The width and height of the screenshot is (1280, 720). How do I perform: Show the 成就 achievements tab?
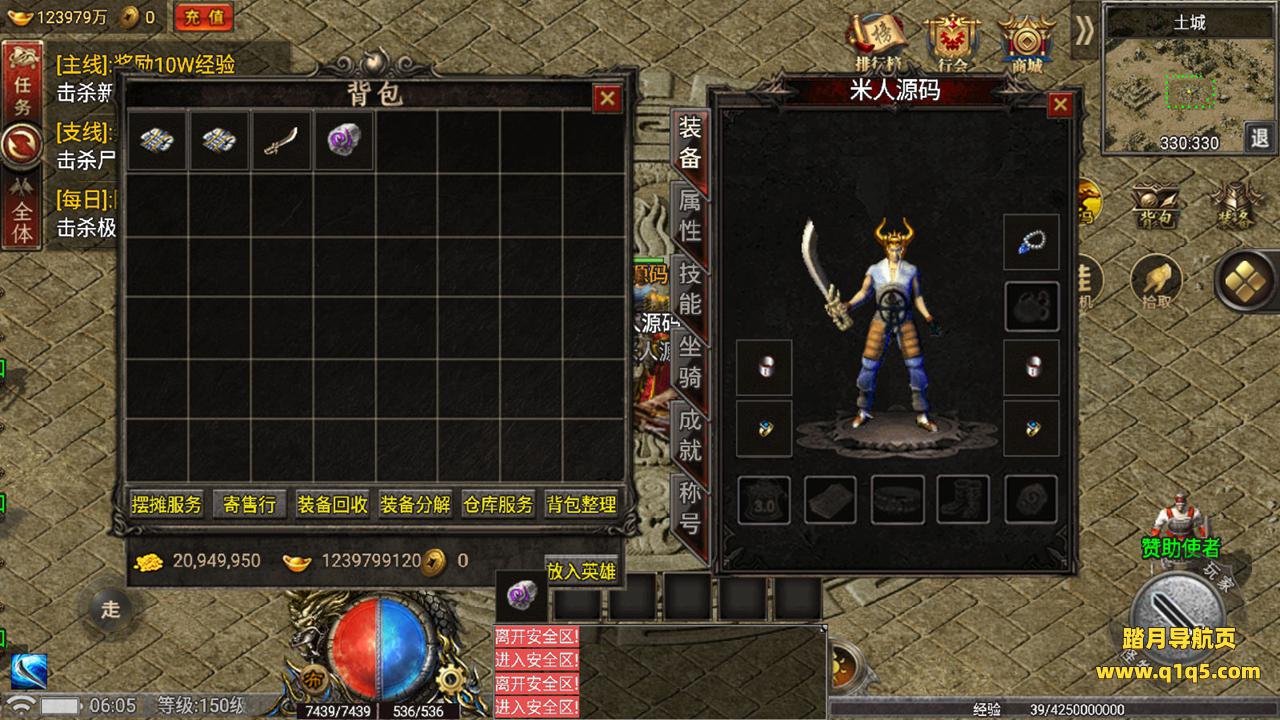tap(690, 435)
